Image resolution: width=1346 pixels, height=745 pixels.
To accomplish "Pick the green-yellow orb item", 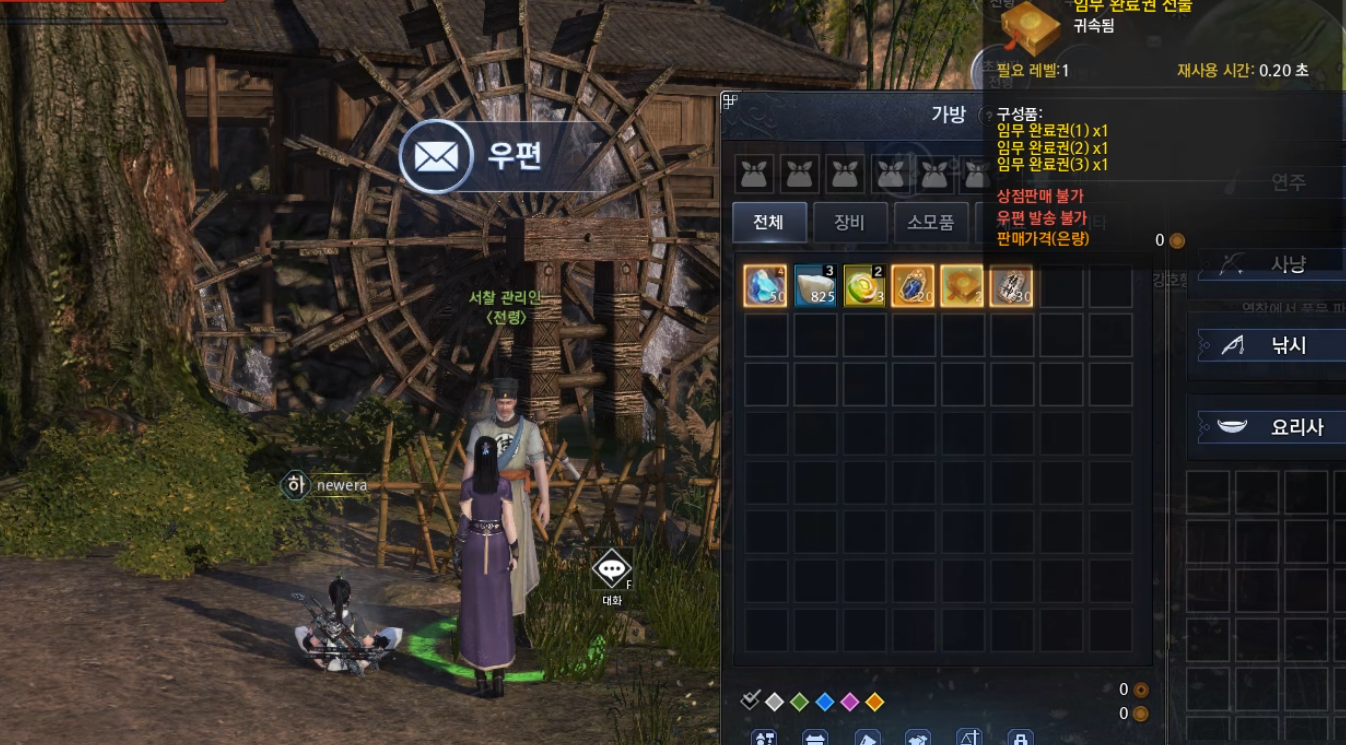I will point(863,286).
